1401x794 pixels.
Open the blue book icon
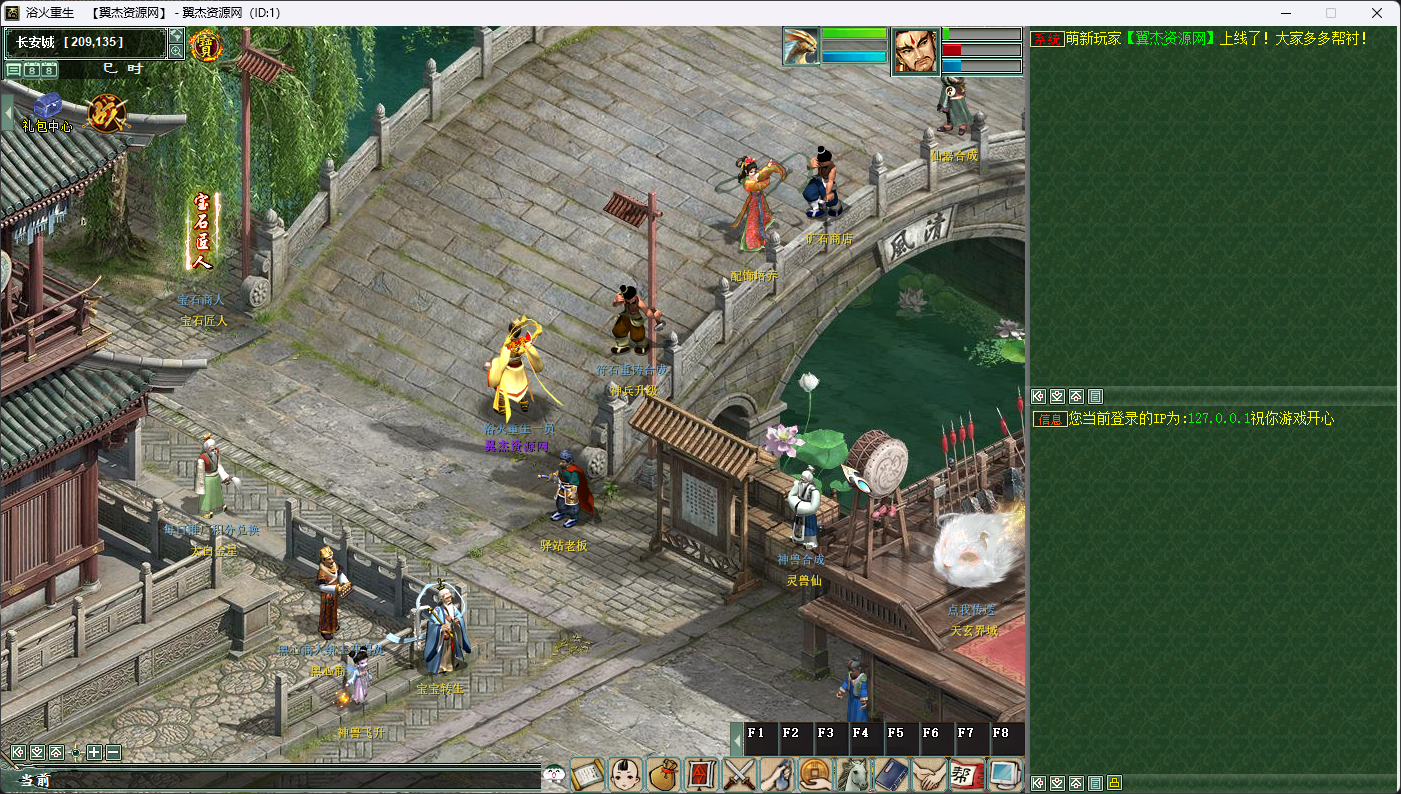click(891, 775)
